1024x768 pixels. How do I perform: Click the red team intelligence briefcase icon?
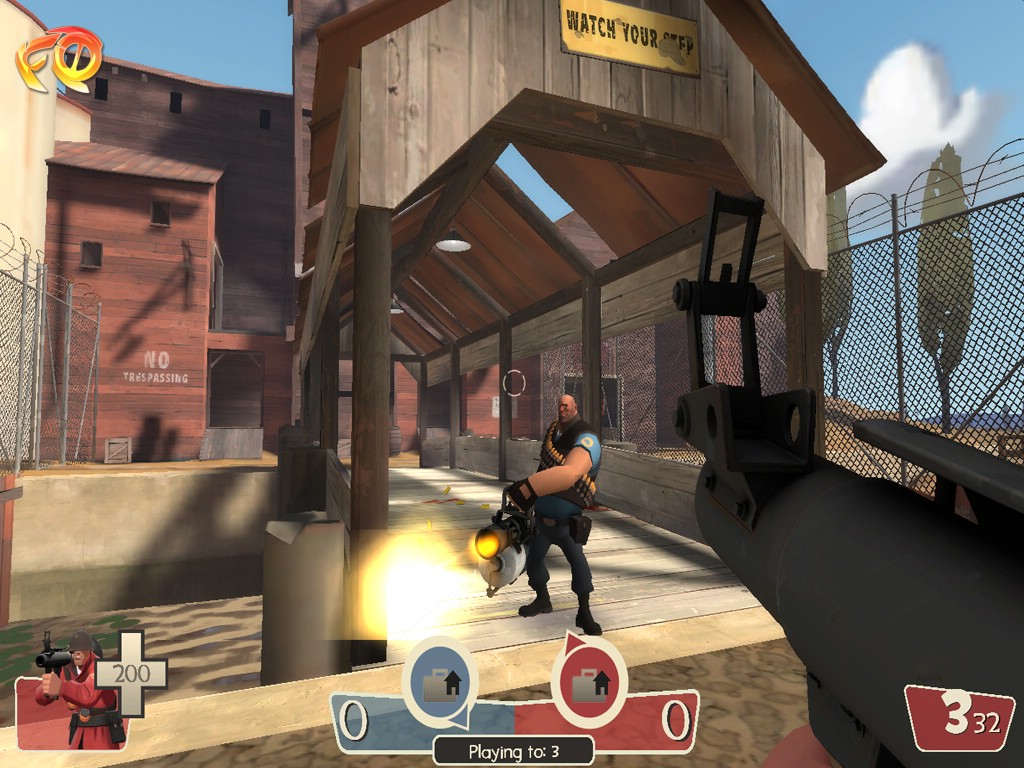(588, 684)
